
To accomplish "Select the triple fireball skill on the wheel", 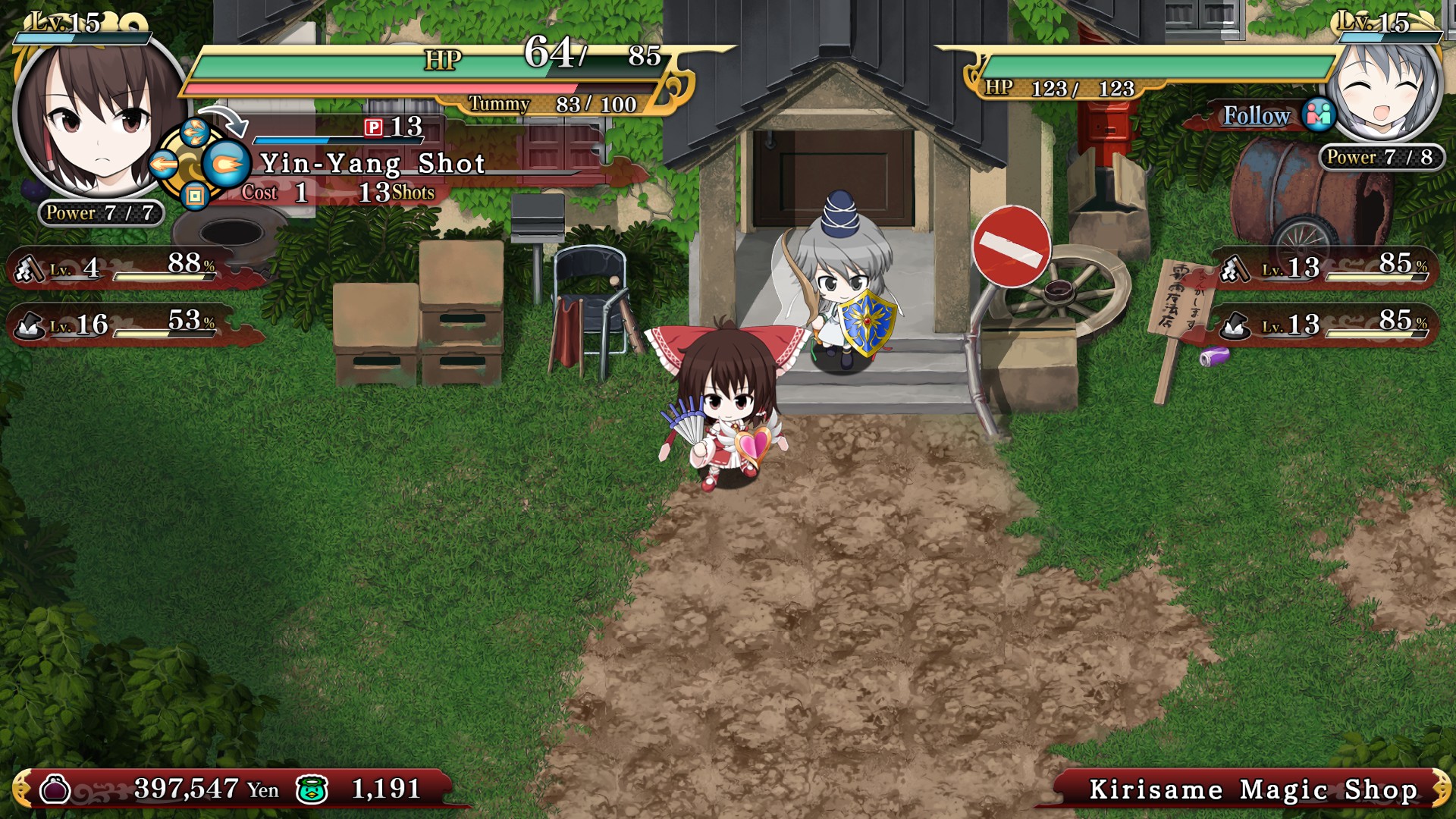I will pos(196,130).
